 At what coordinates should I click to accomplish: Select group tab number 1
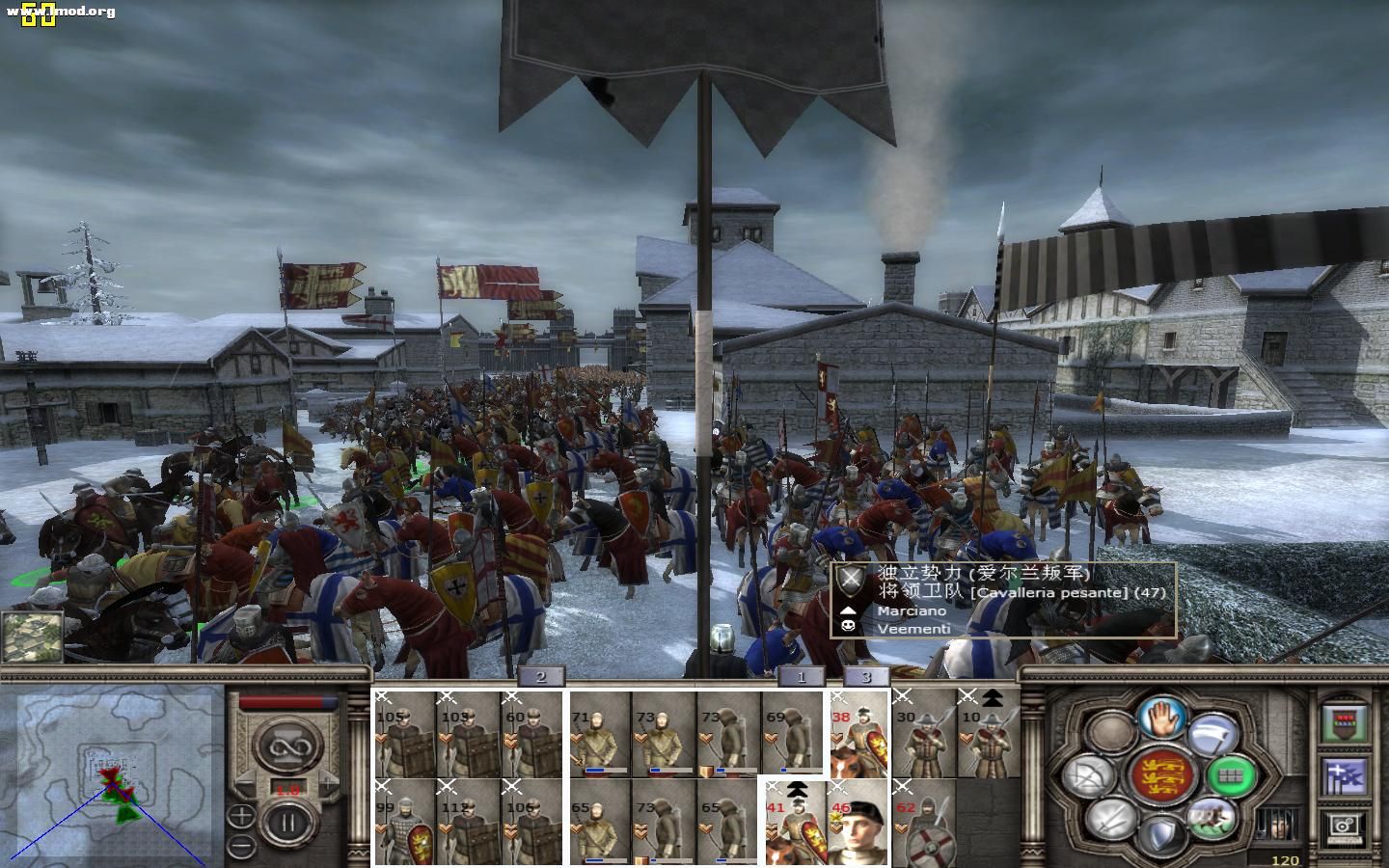coord(801,677)
